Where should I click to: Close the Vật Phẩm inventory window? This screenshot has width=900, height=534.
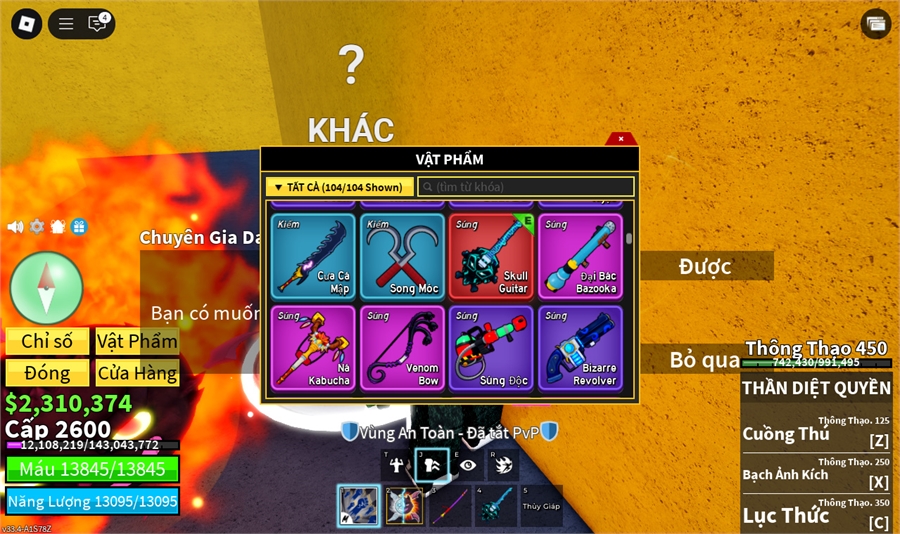[x=621, y=139]
